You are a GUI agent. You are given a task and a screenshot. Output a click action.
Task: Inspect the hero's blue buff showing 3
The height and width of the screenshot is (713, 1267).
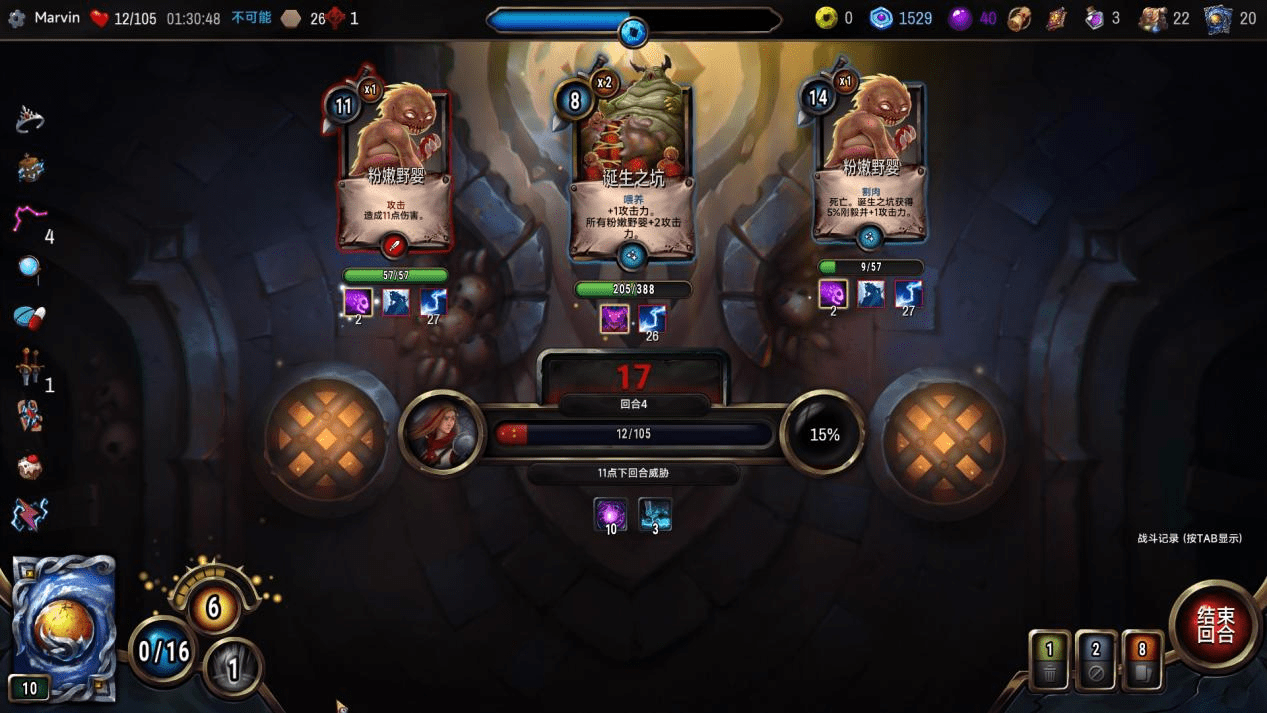(x=655, y=515)
